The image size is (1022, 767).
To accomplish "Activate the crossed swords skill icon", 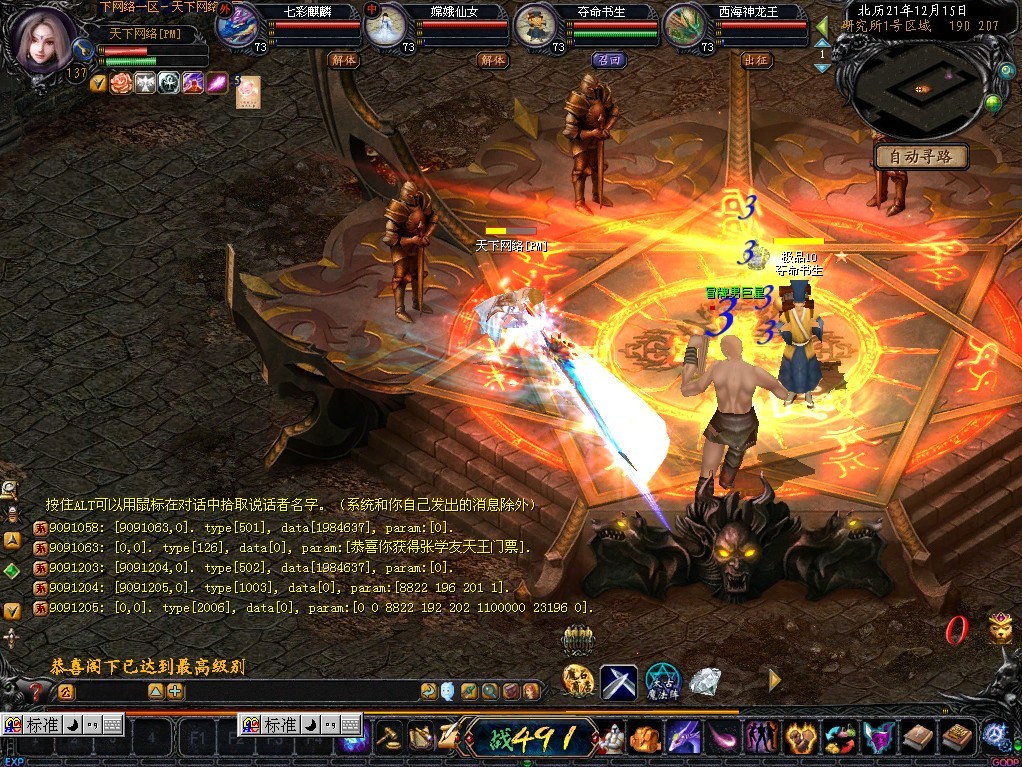I will click(x=619, y=682).
